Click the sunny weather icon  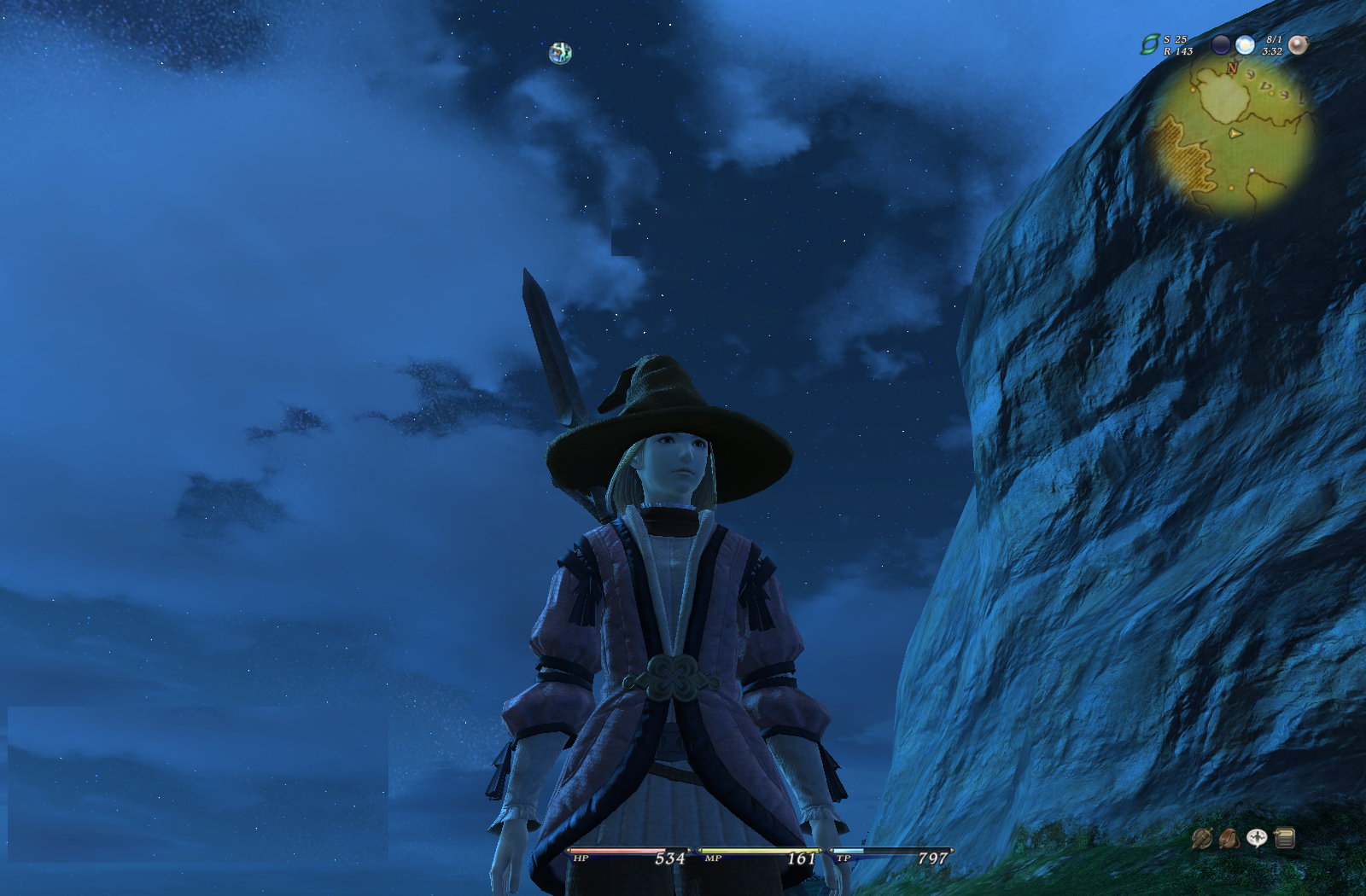click(1246, 45)
